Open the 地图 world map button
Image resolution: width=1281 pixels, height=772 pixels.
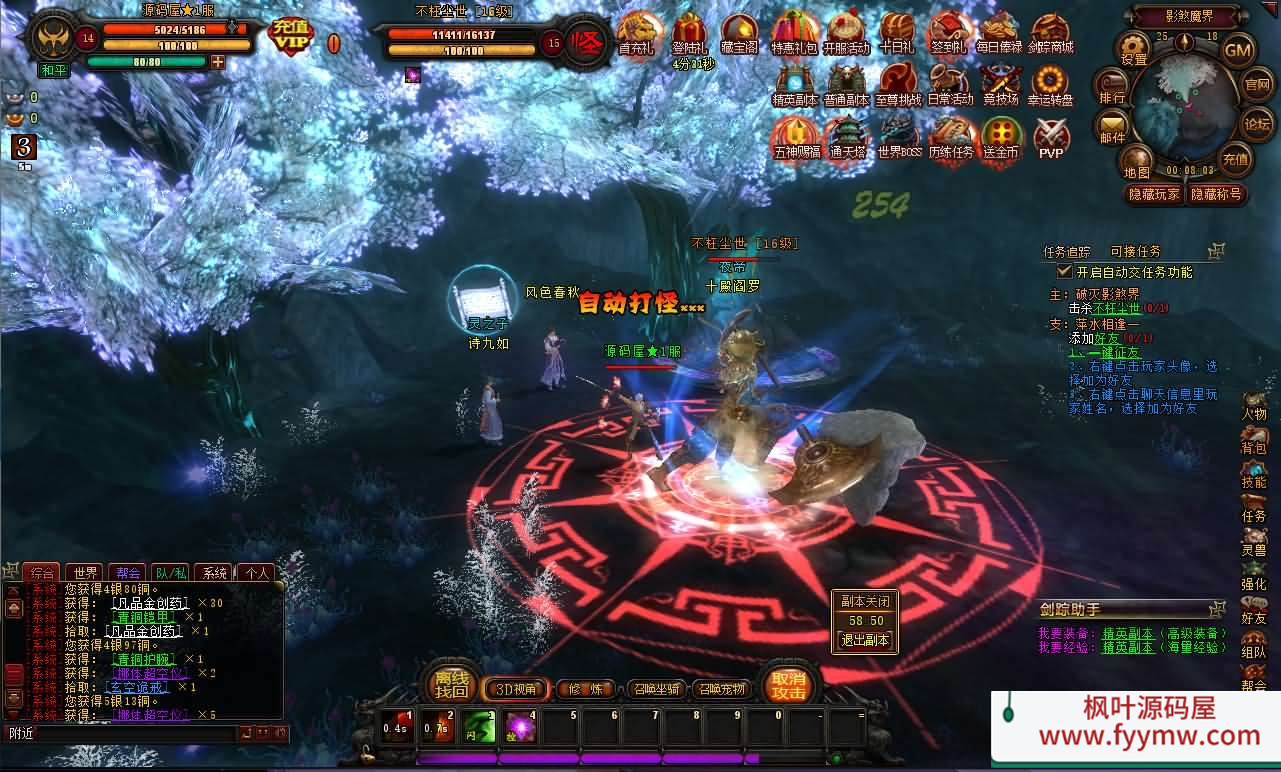pyautogui.click(x=1137, y=162)
